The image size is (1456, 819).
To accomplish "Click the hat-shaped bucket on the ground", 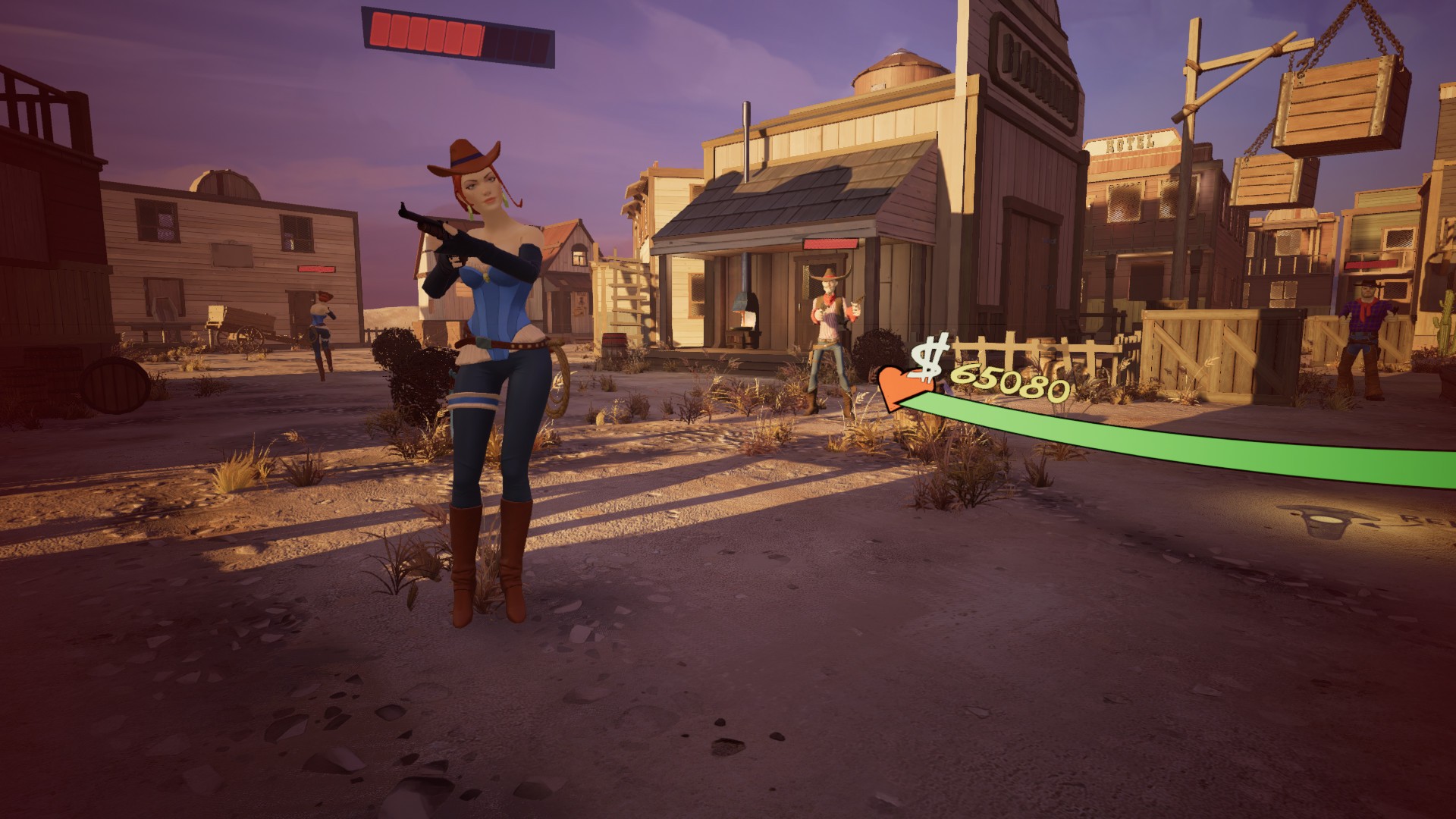I will pyautogui.click(x=1326, y=522).
